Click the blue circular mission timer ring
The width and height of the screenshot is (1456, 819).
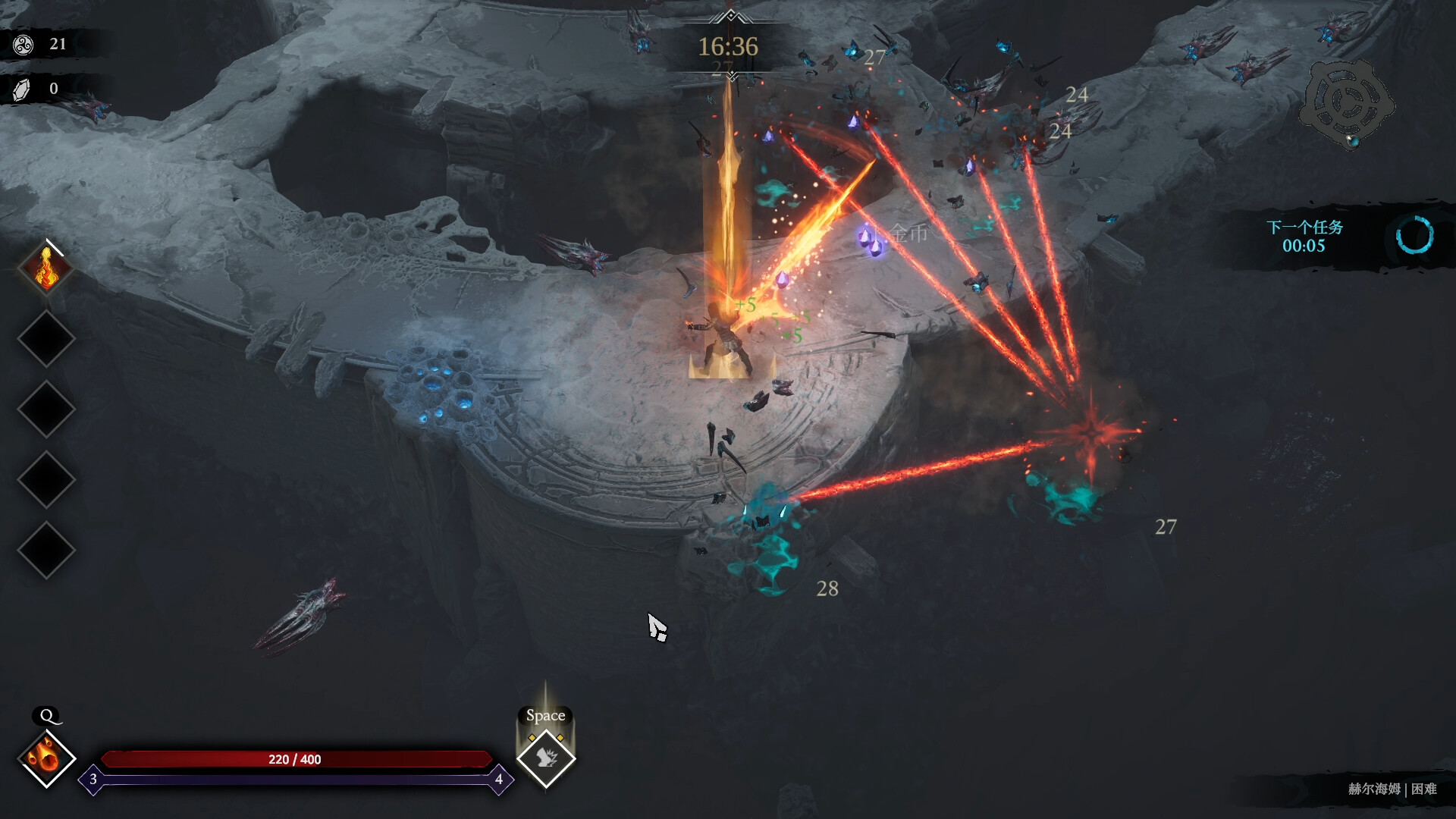point(1416,236)
